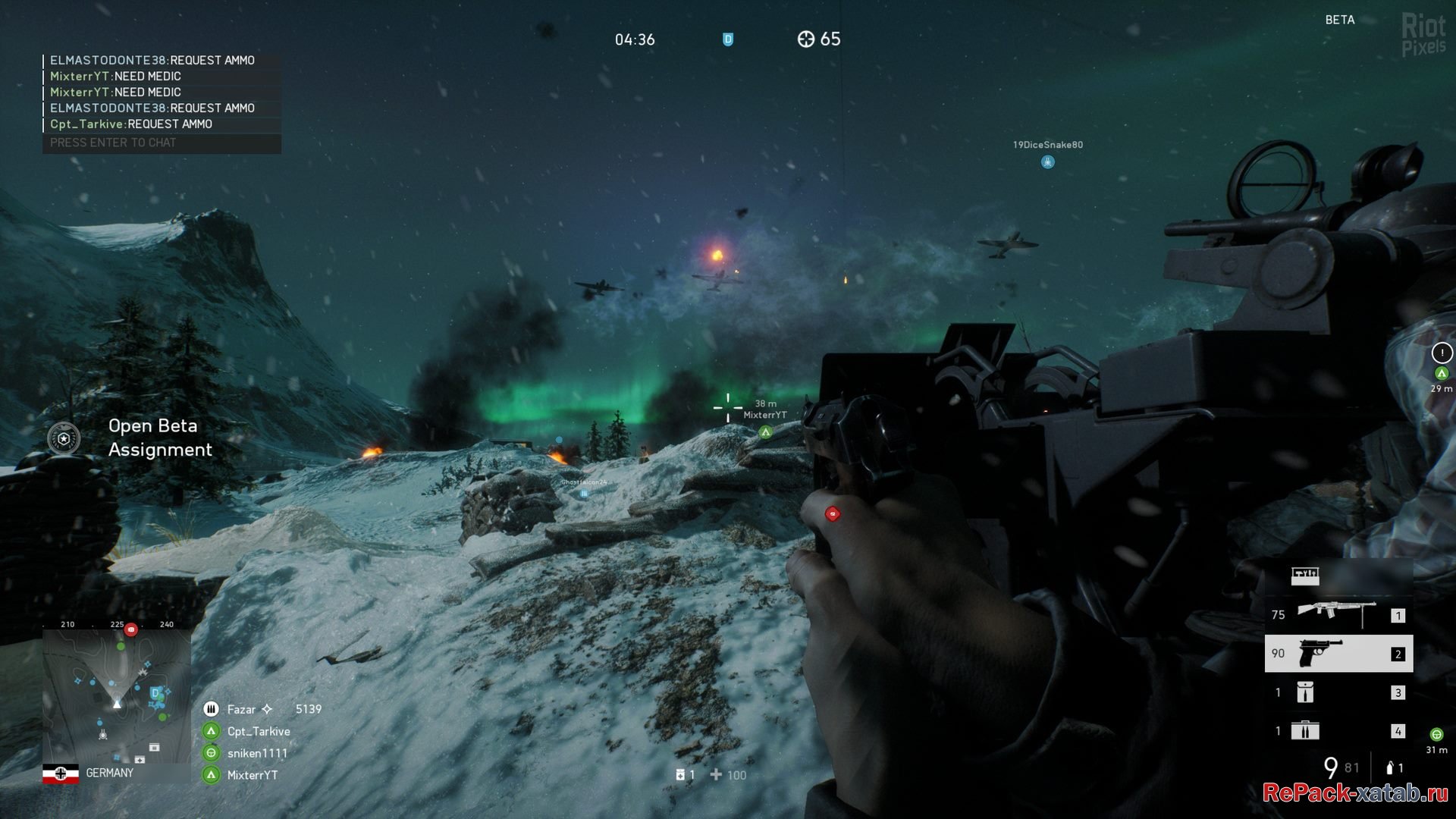1456x819 pixels.
Task: Select squad leader Fazar row
Action: click(x=262, y=709)
